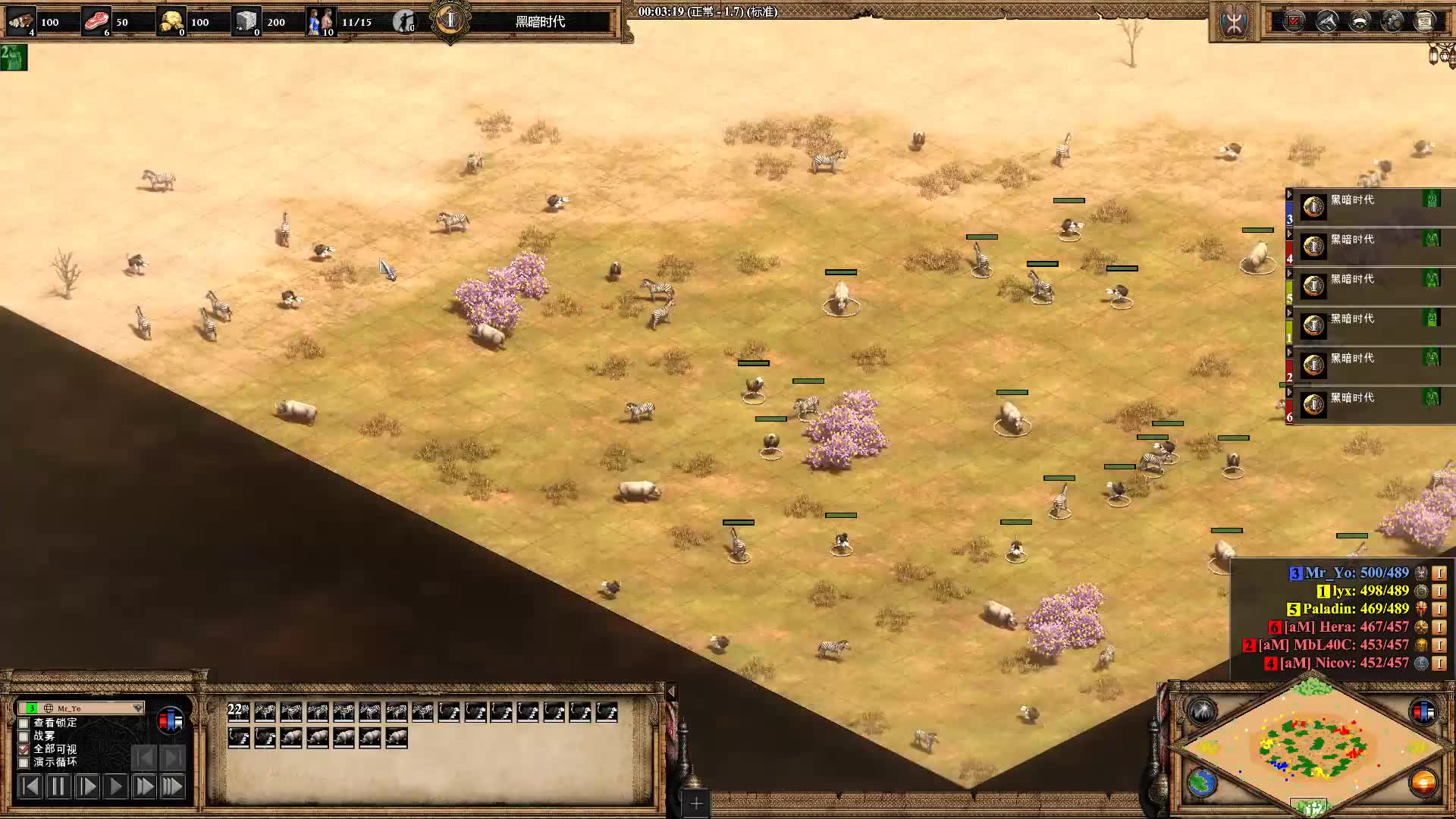Set replay to double fast-forward speed
This screenshot has width=1456, height=819.
[144, 786]
